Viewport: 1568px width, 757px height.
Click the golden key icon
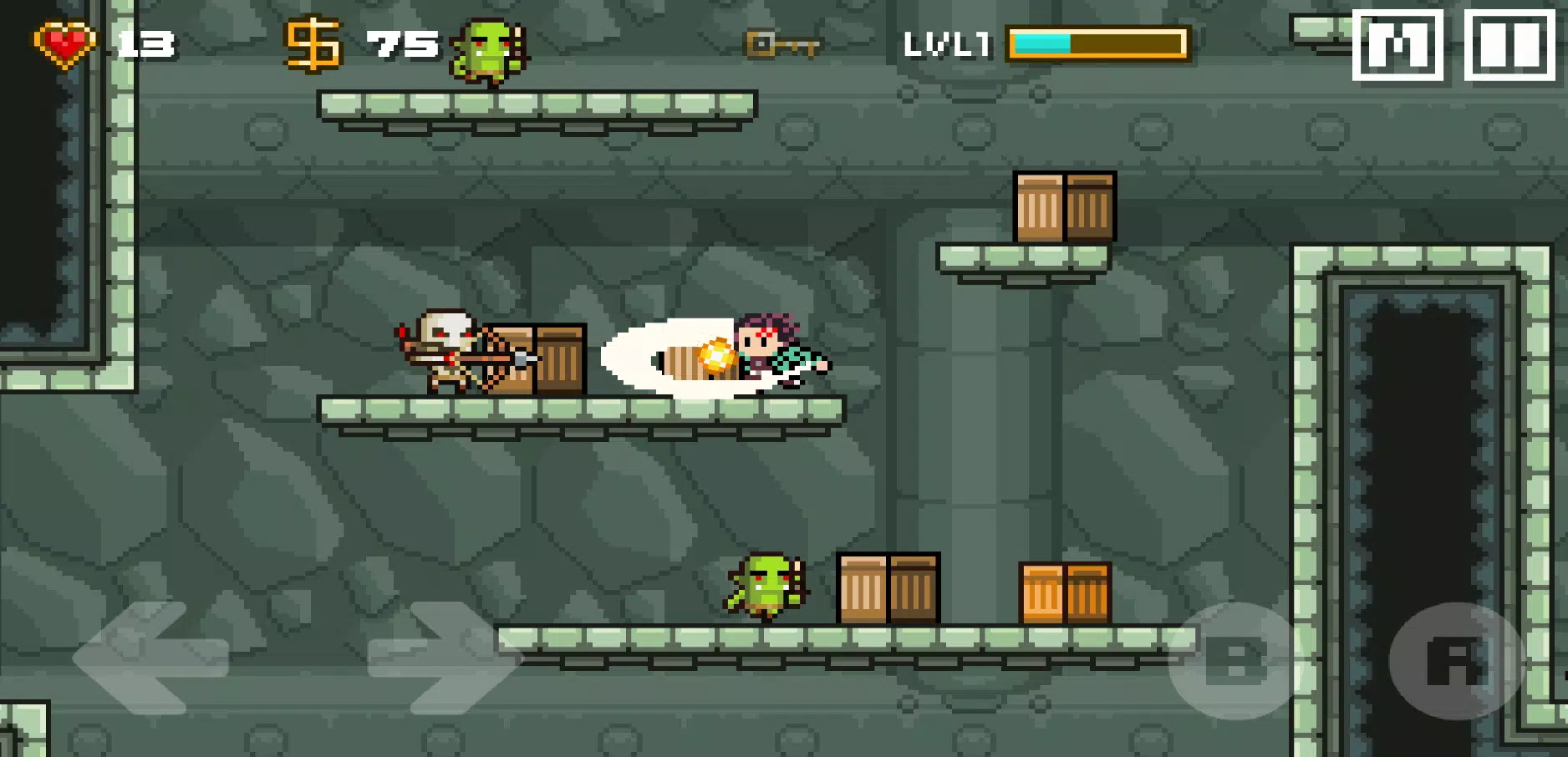(x=781, y=46)
